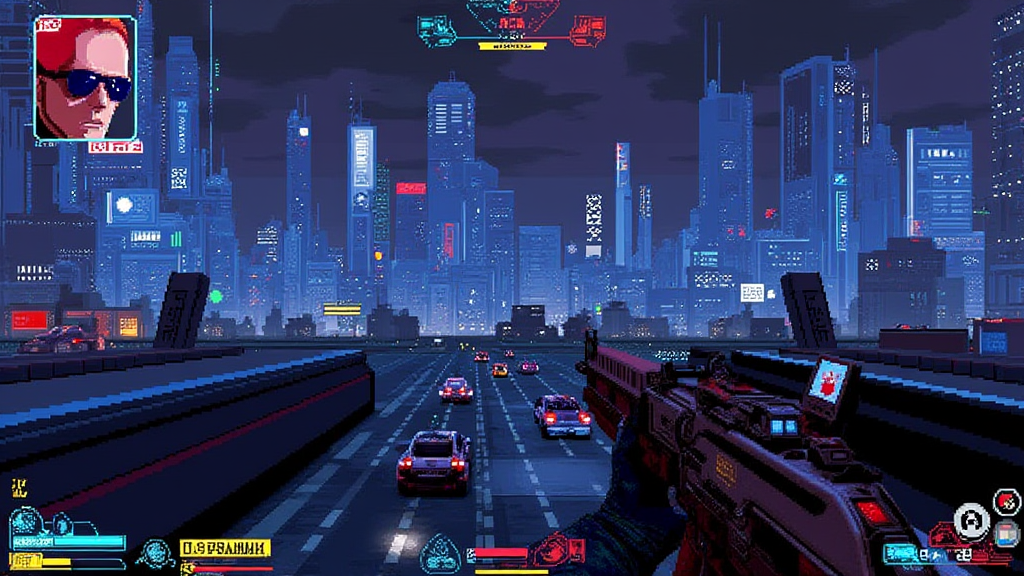Click the red-haired character portrait
Viewport: 1024px width, 576px height.
[85, 77]
